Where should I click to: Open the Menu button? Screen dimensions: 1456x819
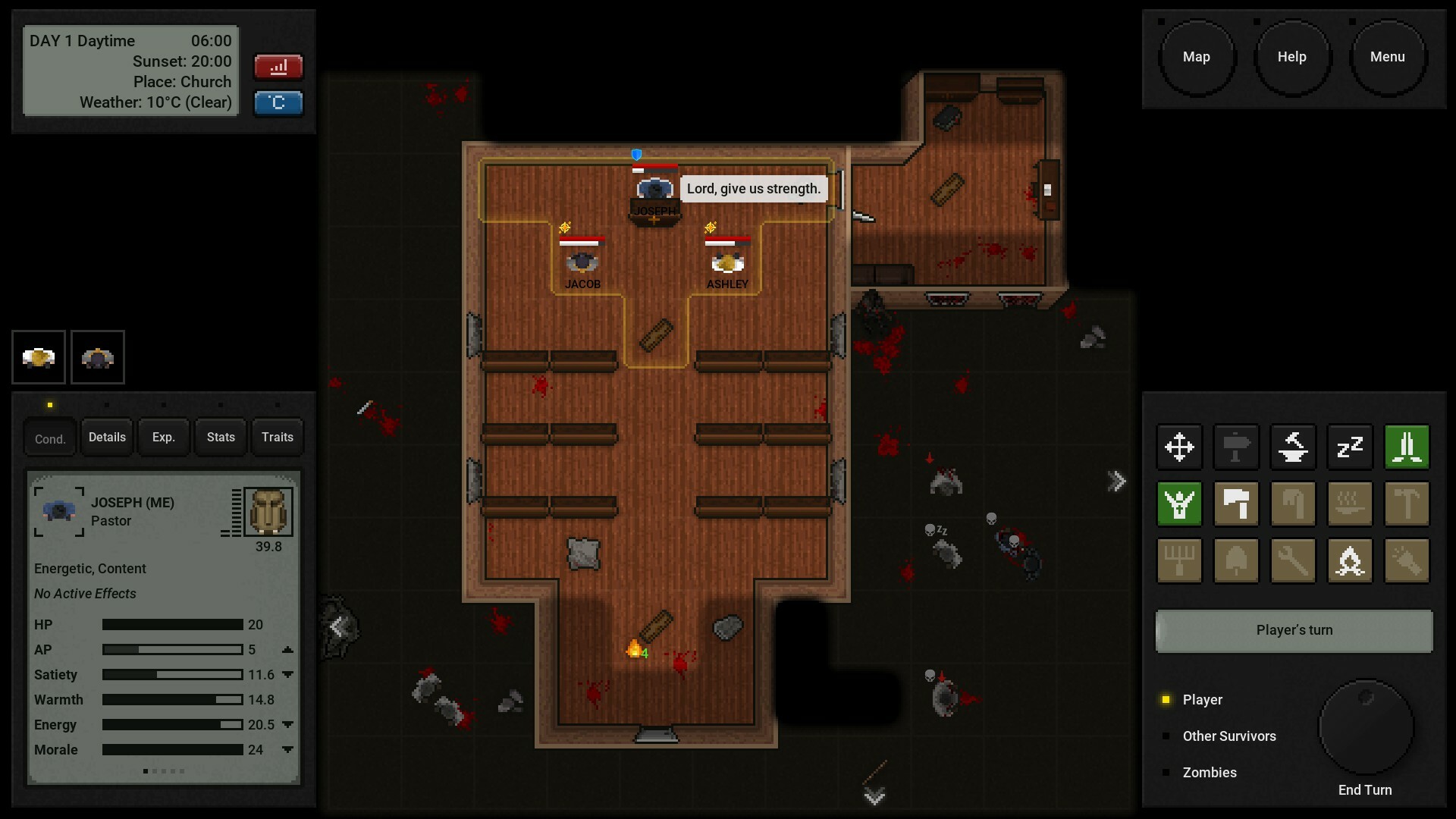(1388, 56)
